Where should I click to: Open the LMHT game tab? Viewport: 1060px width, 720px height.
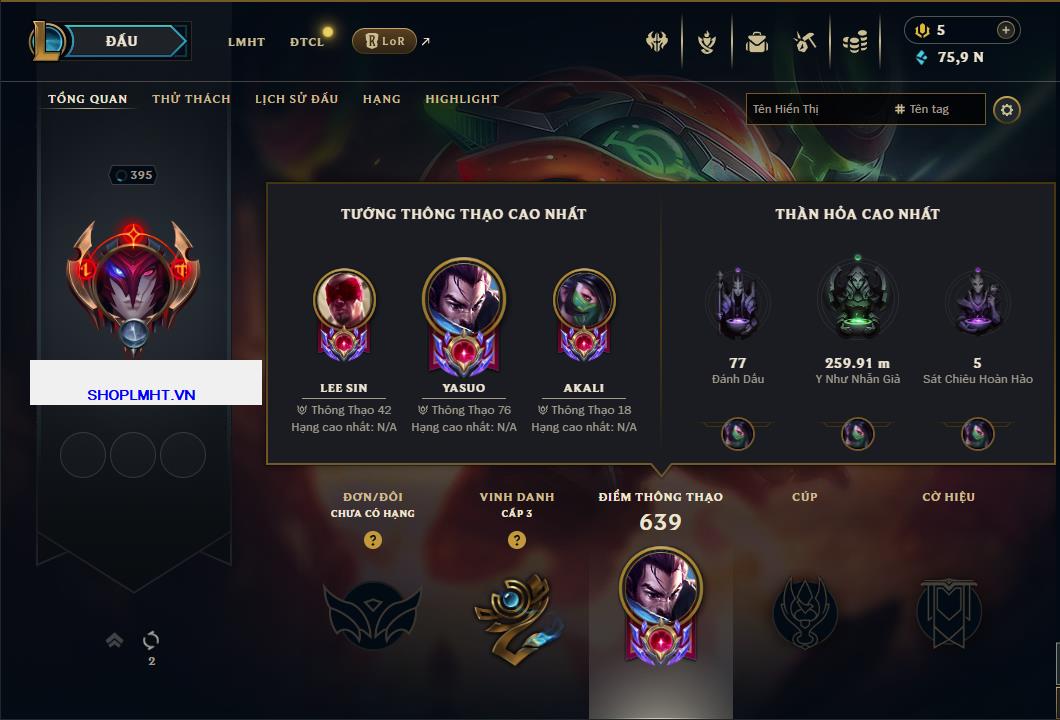[x=246, y=42]
